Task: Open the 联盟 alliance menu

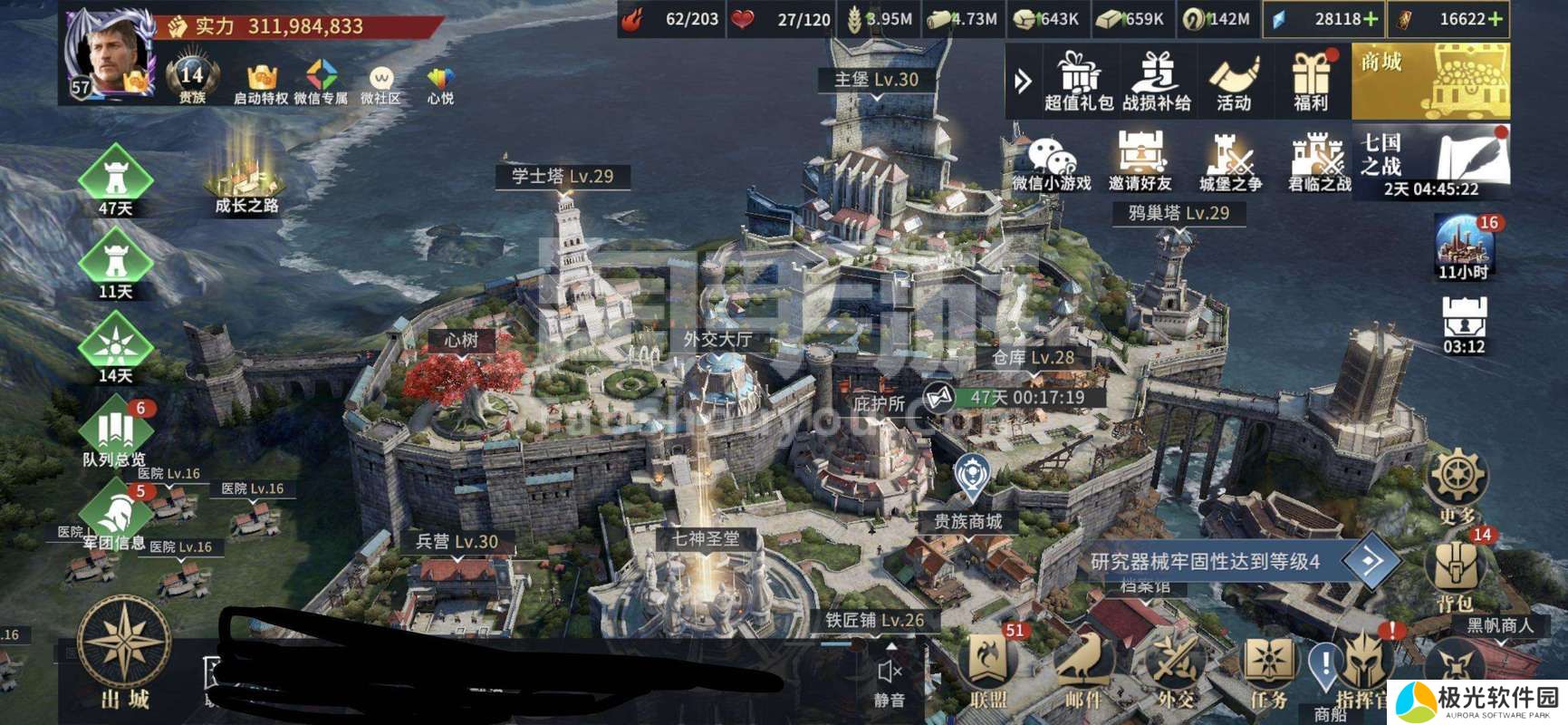Action: pos(988,669)
